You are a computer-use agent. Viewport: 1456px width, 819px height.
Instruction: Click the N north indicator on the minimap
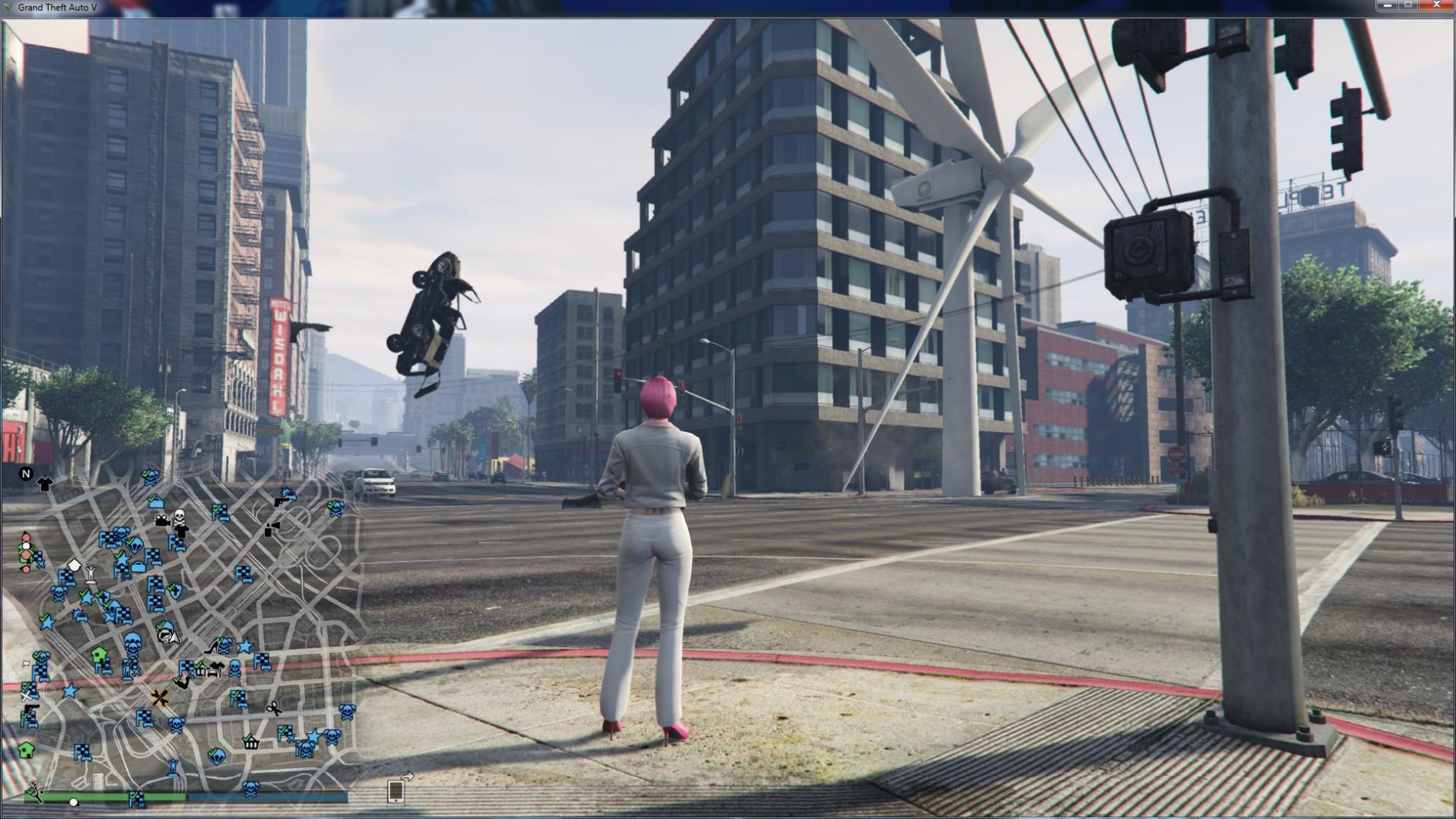tap(25, 474)
